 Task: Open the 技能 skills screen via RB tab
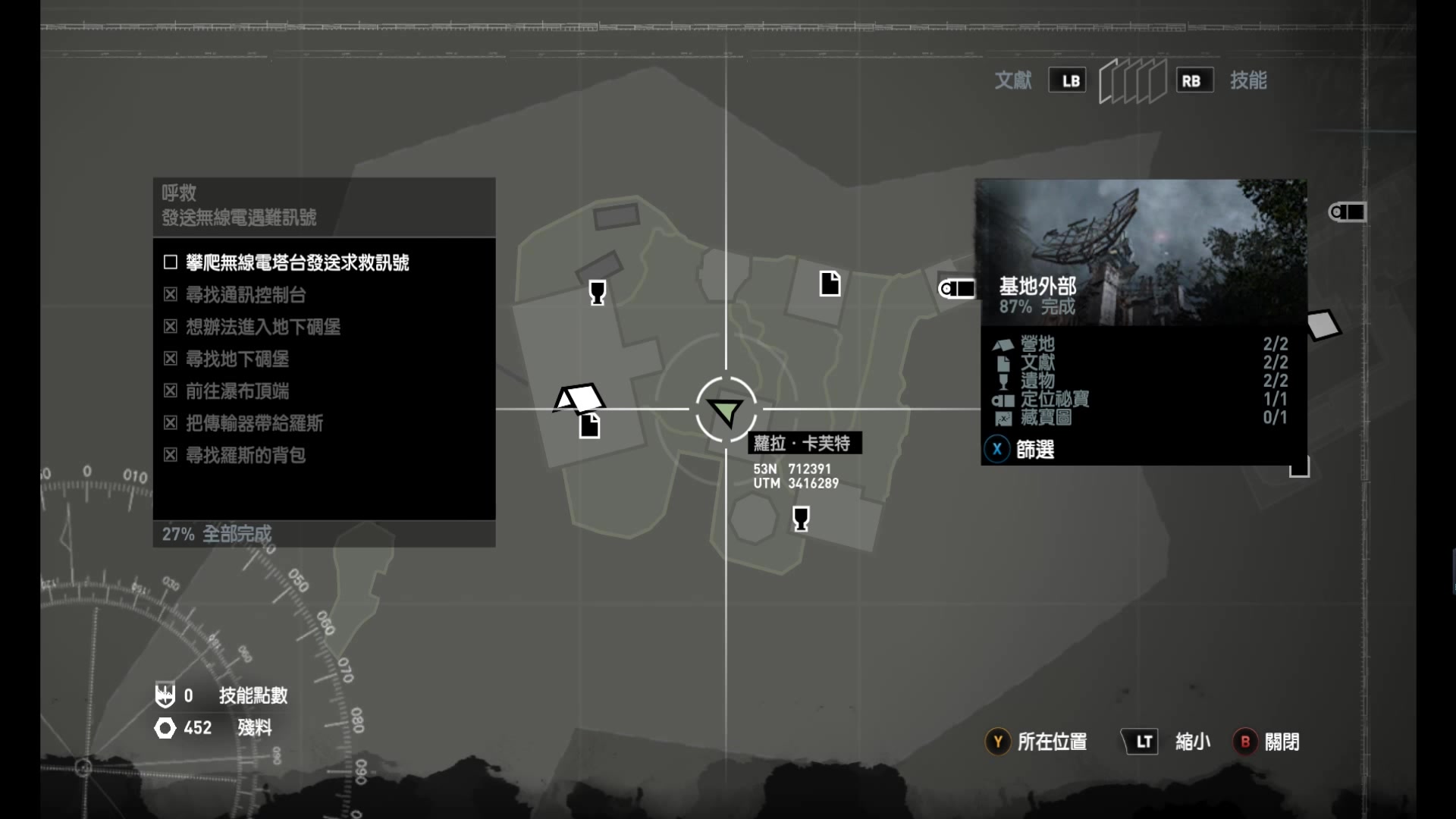(1193, 79)
